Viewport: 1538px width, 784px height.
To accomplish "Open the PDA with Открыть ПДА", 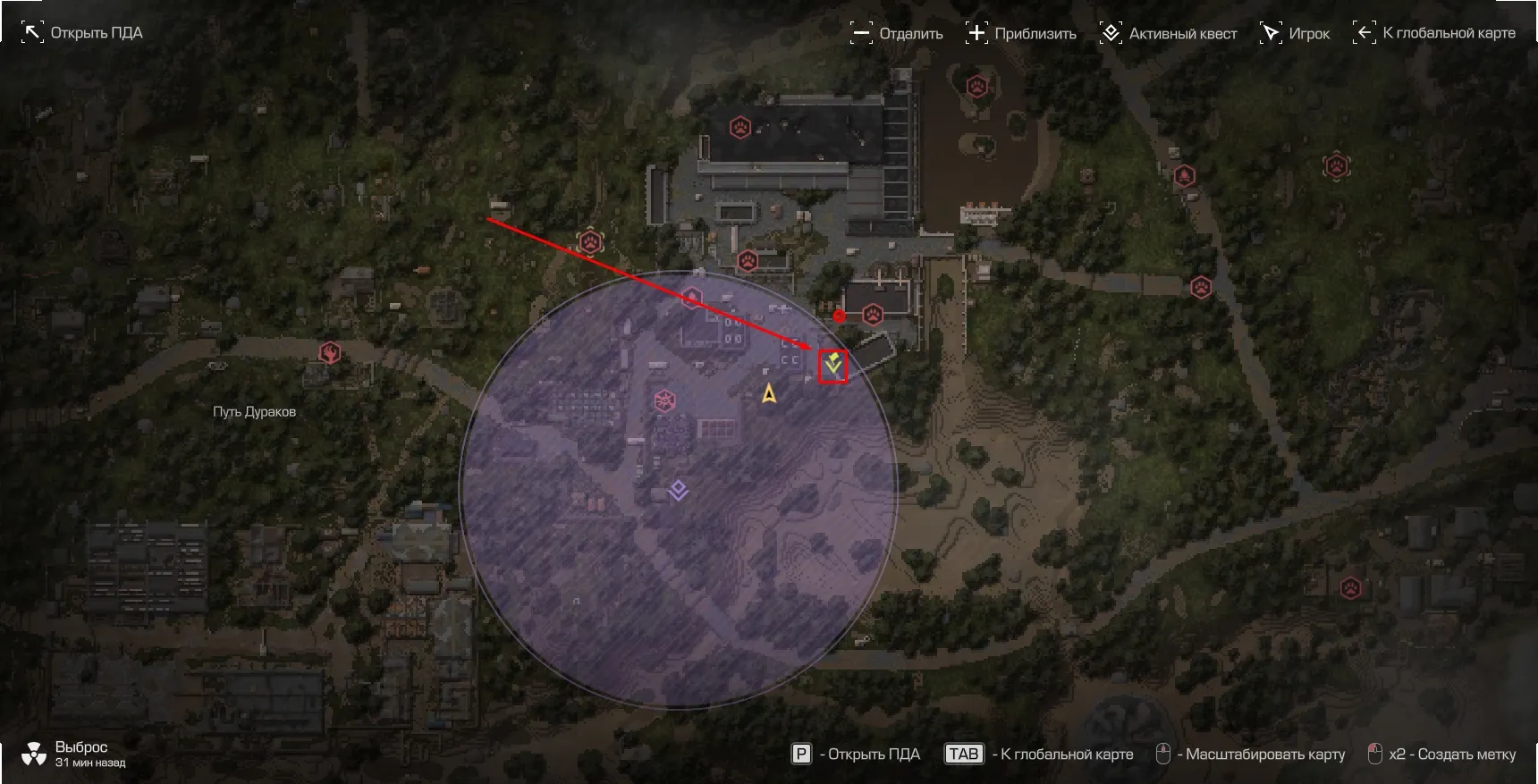I will 82,33.
